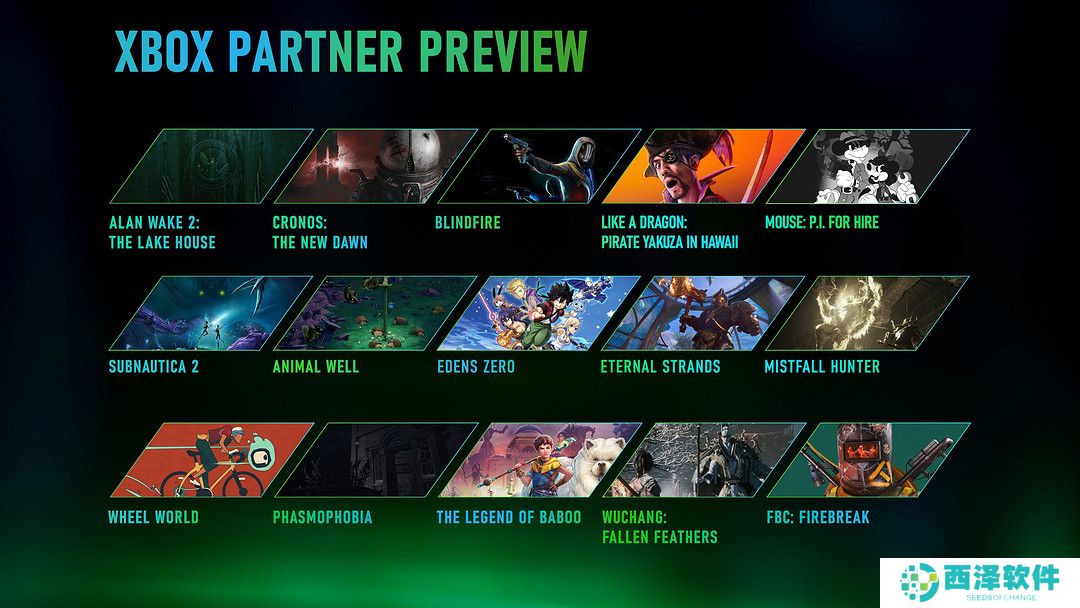The image size is (1080, 608).
Task: Click the Subnautica 2 thumbnail
Action: pyautogui.click(x=210, y=313)
